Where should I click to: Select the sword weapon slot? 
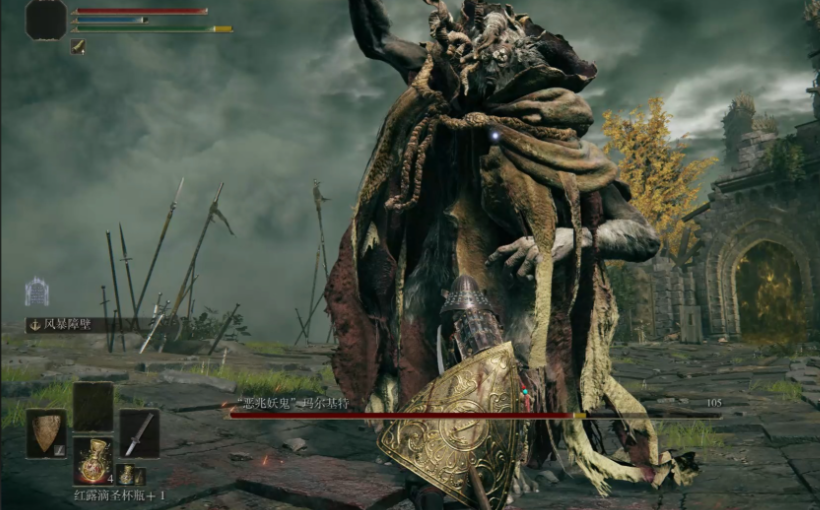[139, 433]
